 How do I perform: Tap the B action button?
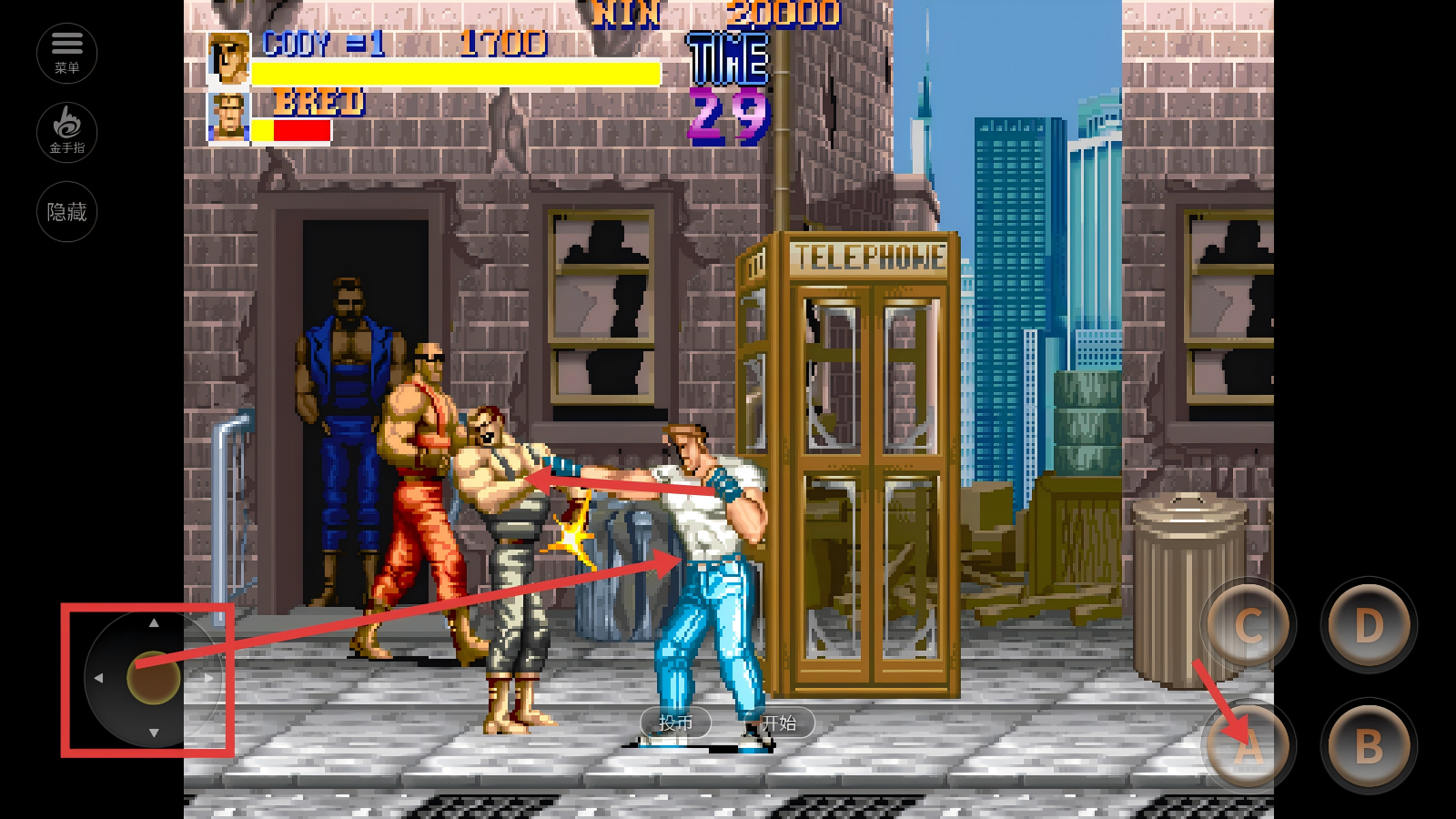[x=1369, y=747]
